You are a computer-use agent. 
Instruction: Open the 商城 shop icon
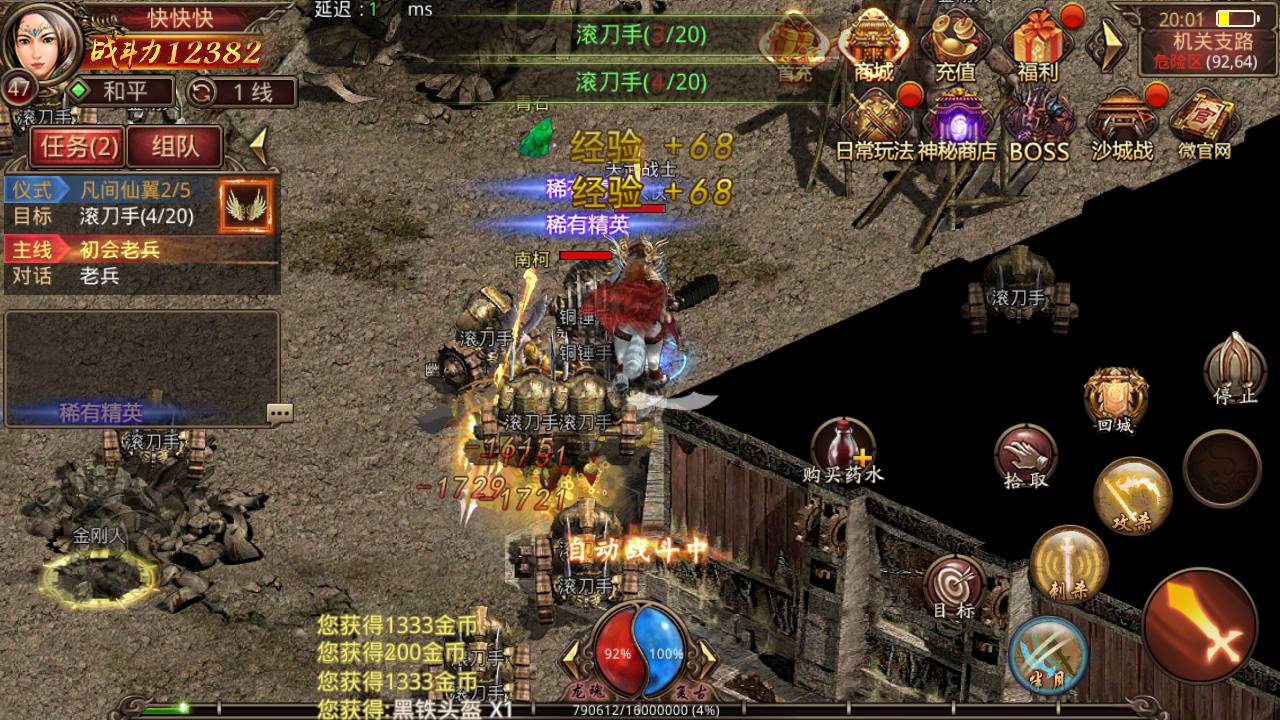(x=875, y=45)
